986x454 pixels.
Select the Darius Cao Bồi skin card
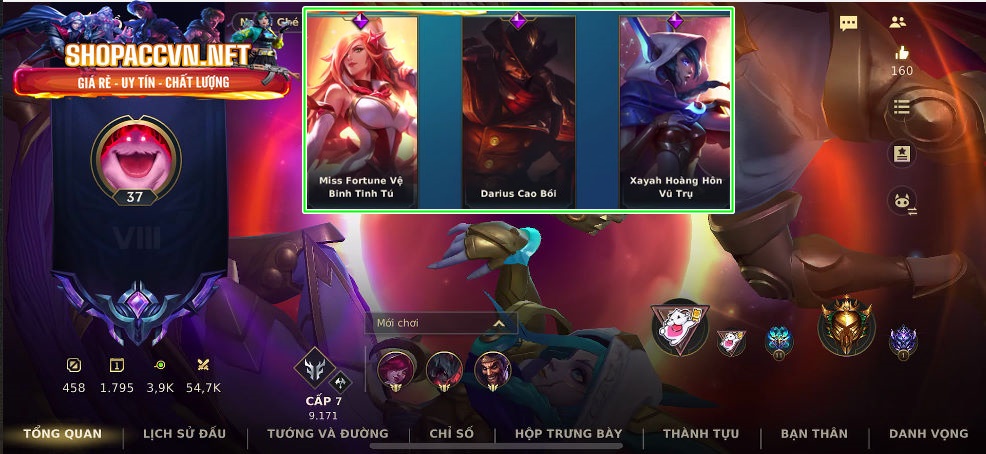point(518,110)
